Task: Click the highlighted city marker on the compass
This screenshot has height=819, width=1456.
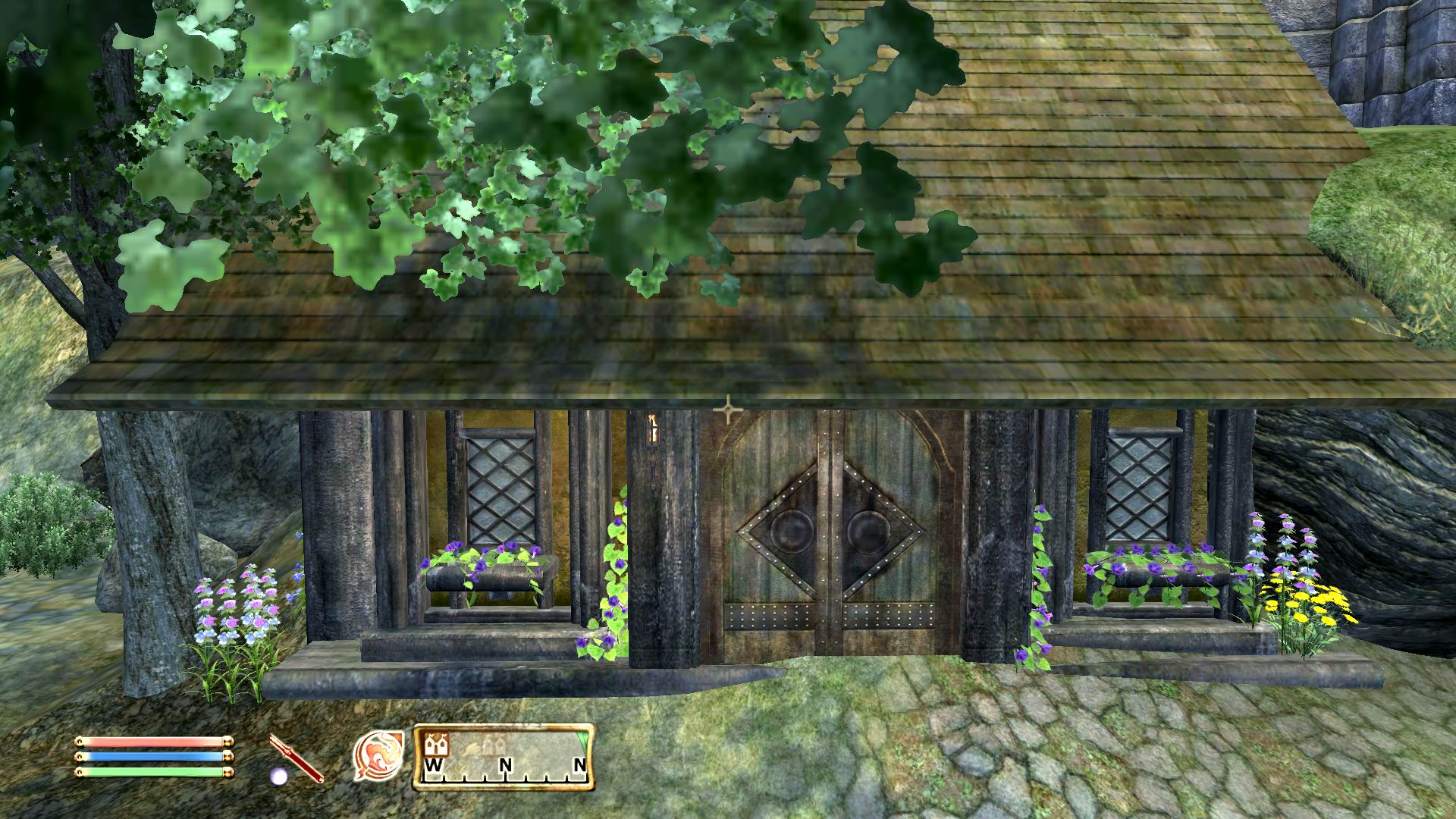Action: 438,745
